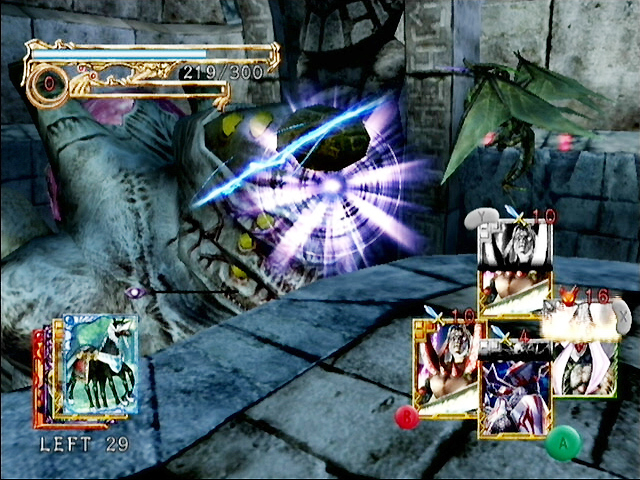Click the horse card on the deck
The image size is (640, 480).
point(99,365)
